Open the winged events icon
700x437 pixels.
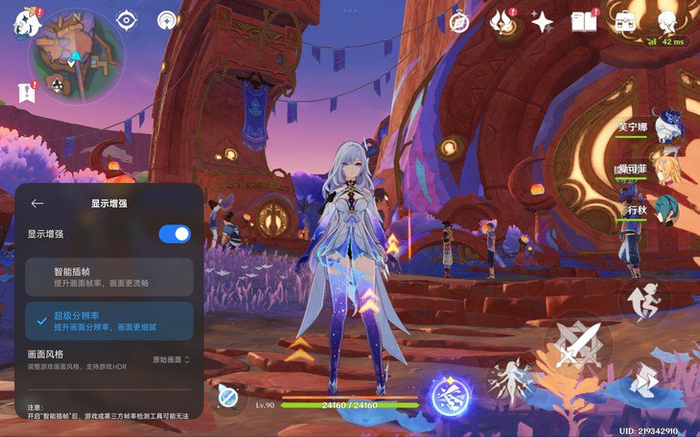point(502,22)
